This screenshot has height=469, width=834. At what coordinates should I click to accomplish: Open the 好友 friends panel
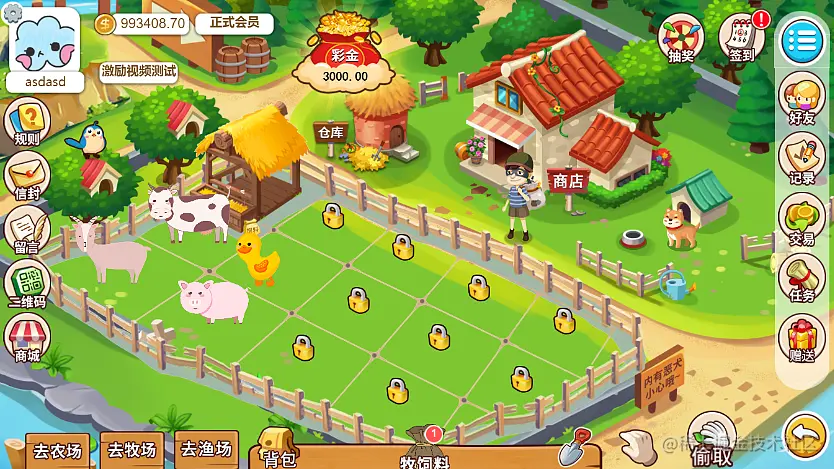coord(801,98)
